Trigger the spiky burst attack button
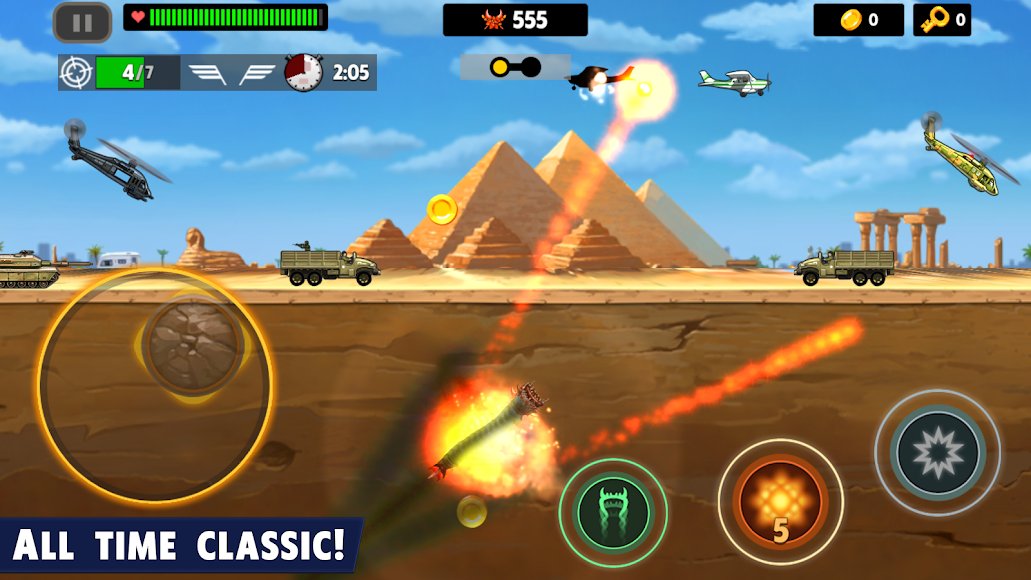Image resolution: width=1031 pixels, height=580 pixels. [937, 453]
